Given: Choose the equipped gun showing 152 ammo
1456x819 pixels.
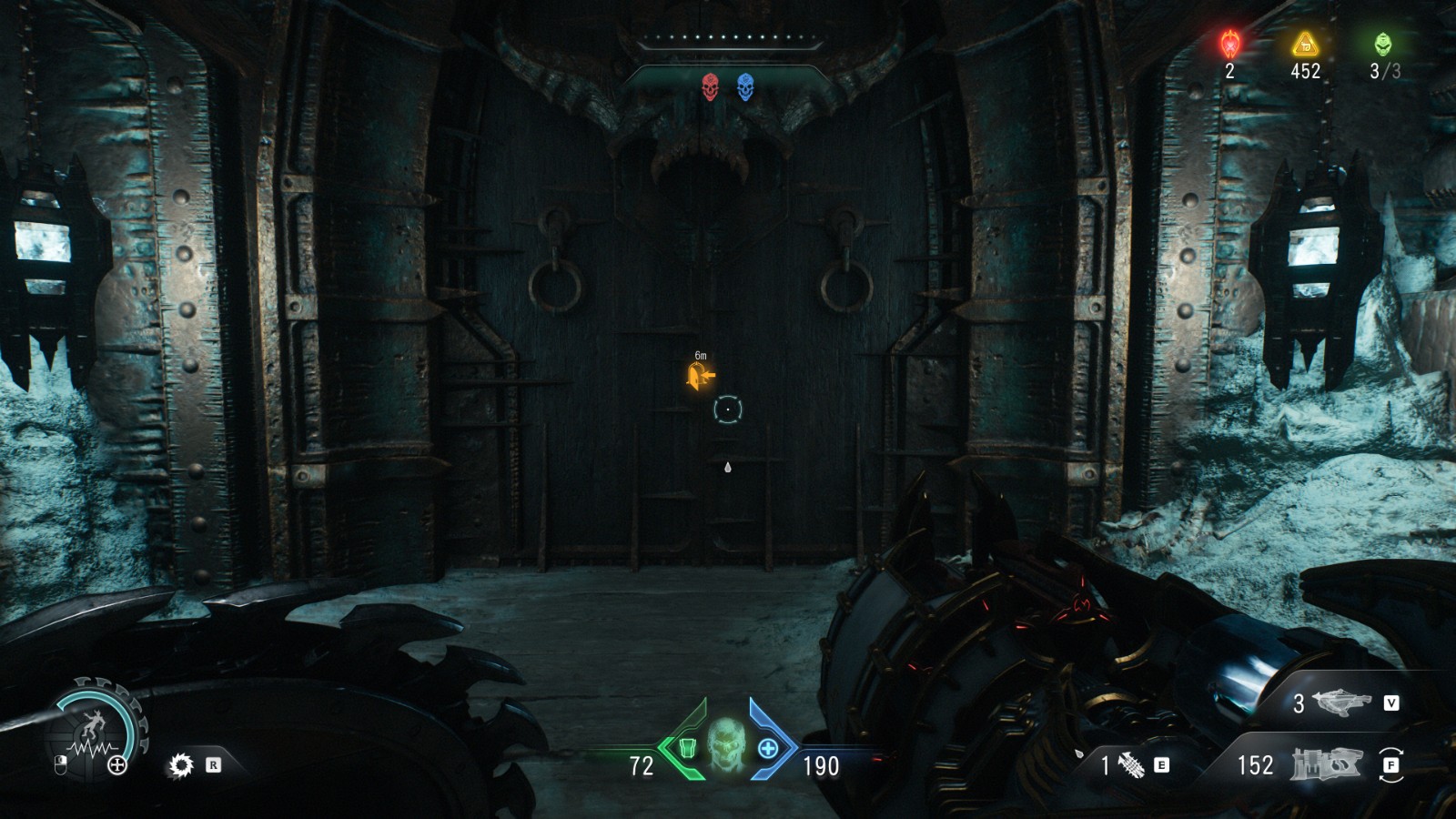Looking at the screenshot, I should coord(1326,764).
